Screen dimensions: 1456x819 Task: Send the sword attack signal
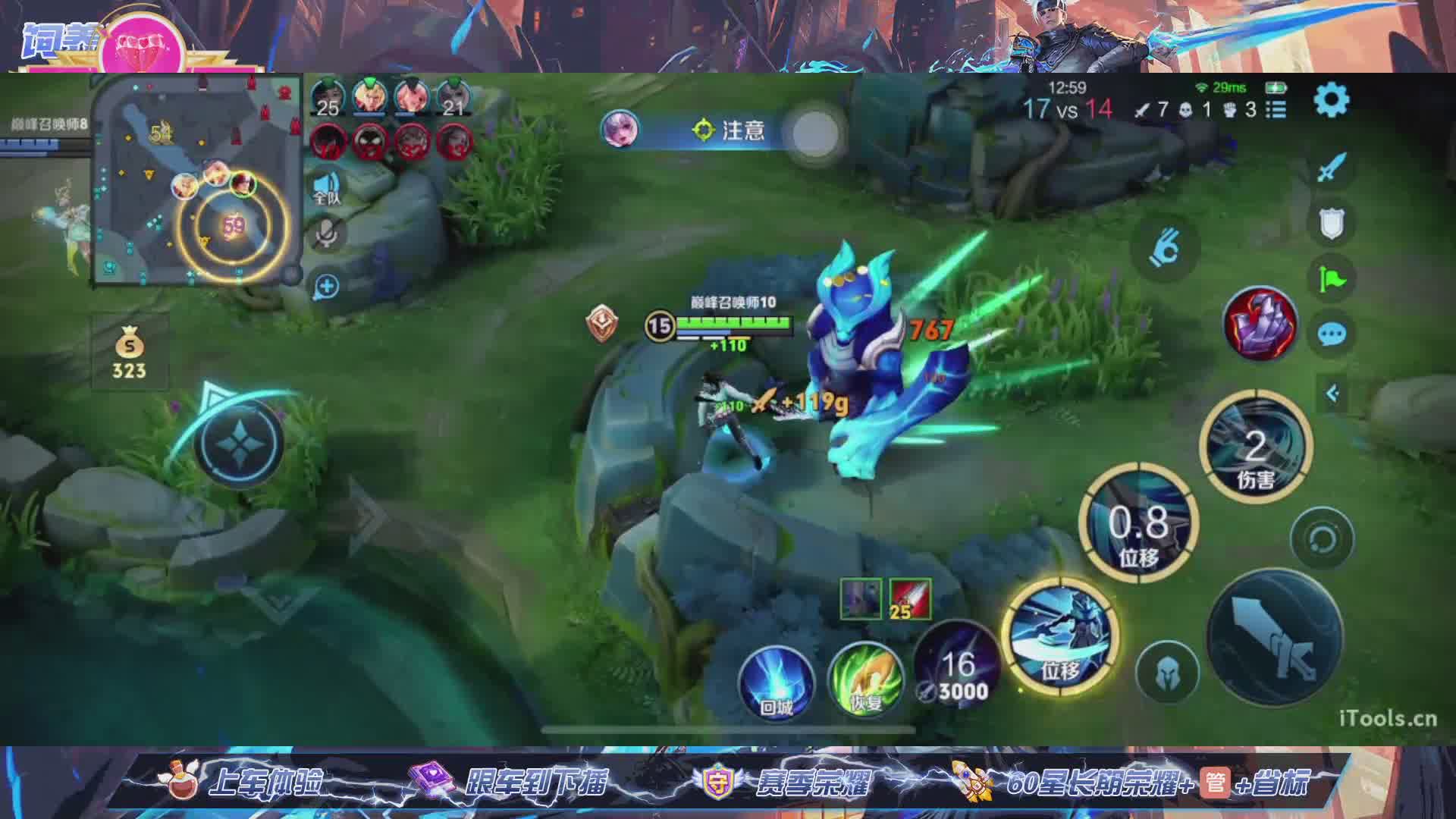[x=1332, y=168]
